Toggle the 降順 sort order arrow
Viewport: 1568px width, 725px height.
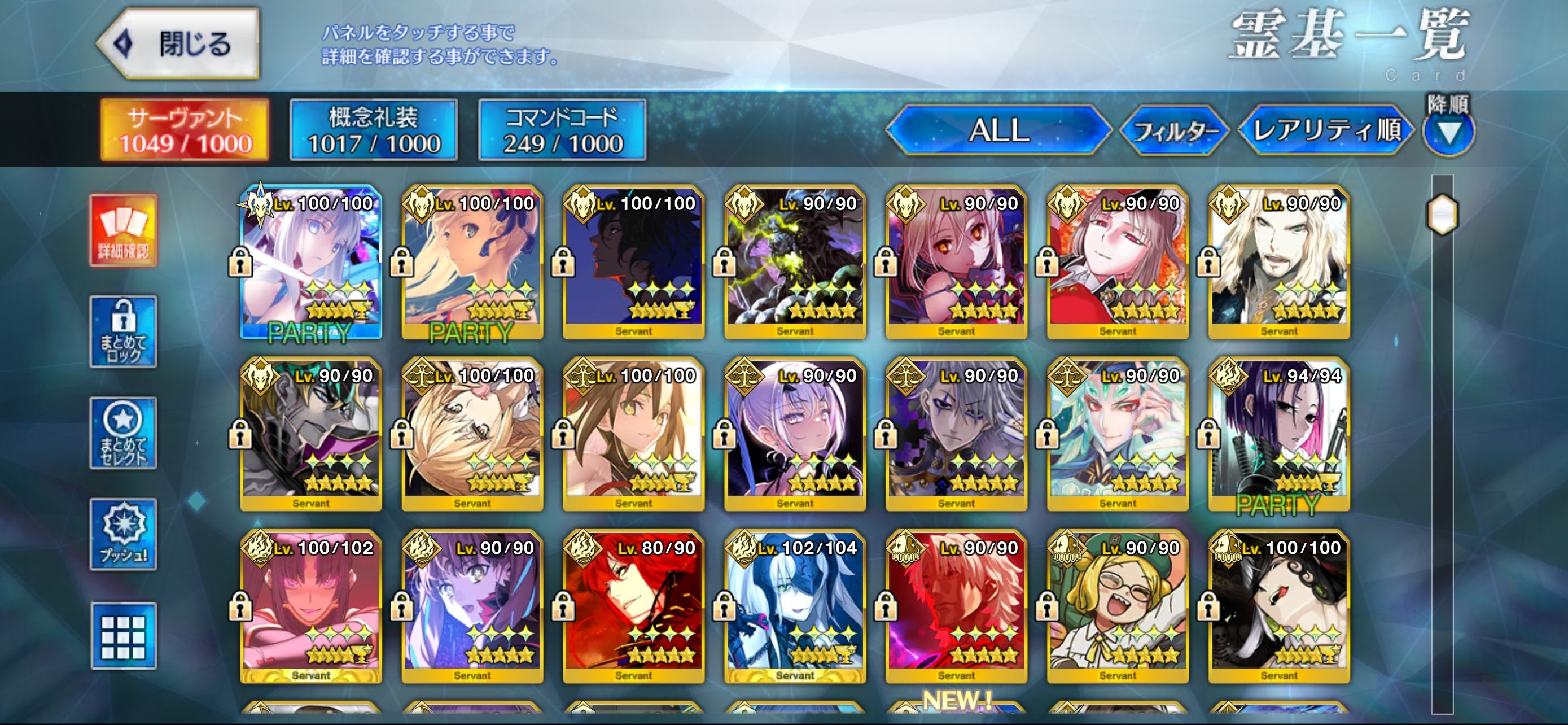pos(1449,132)
